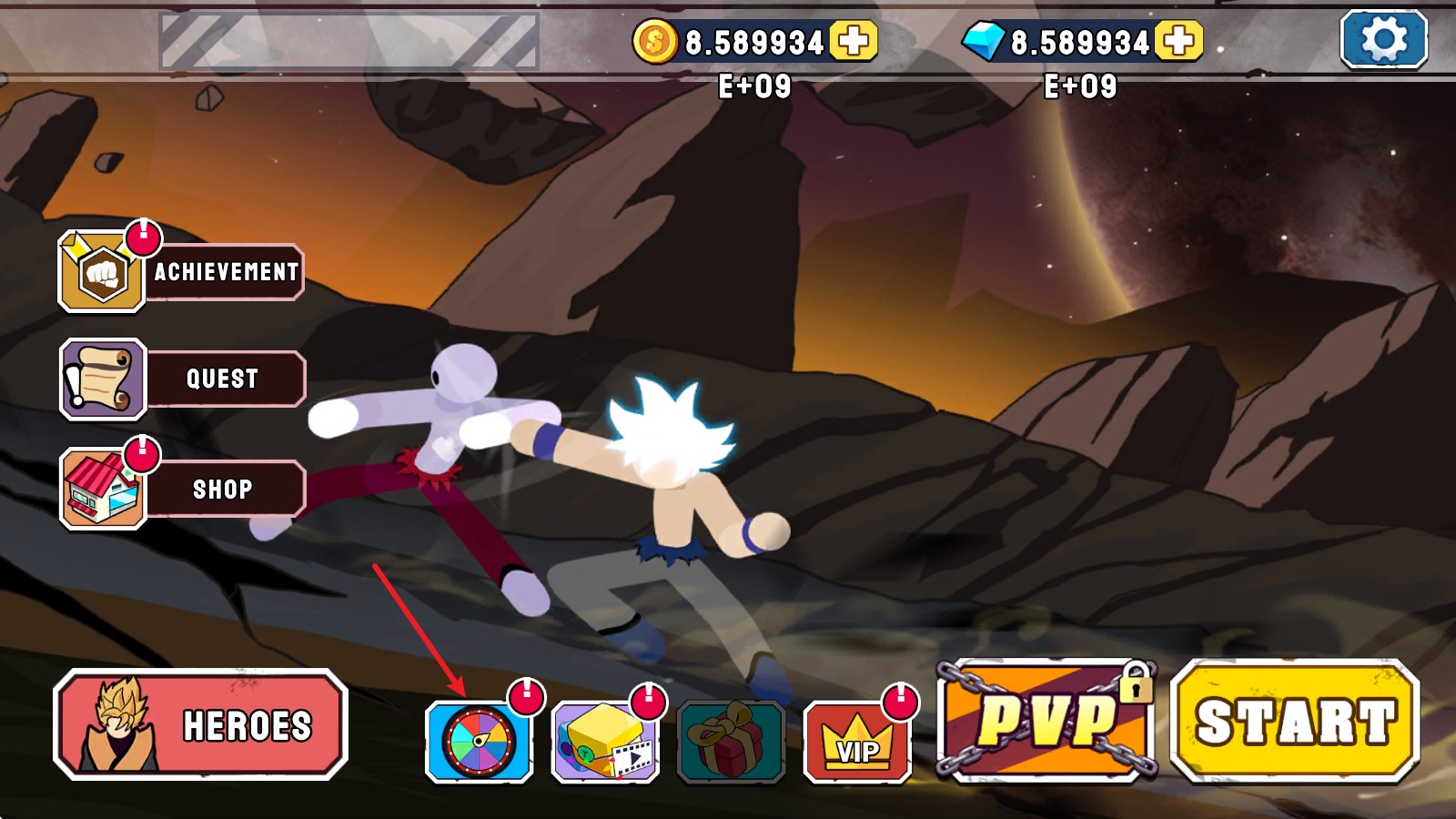
Task: Claim the red gift box
Action: click(731, 742)
